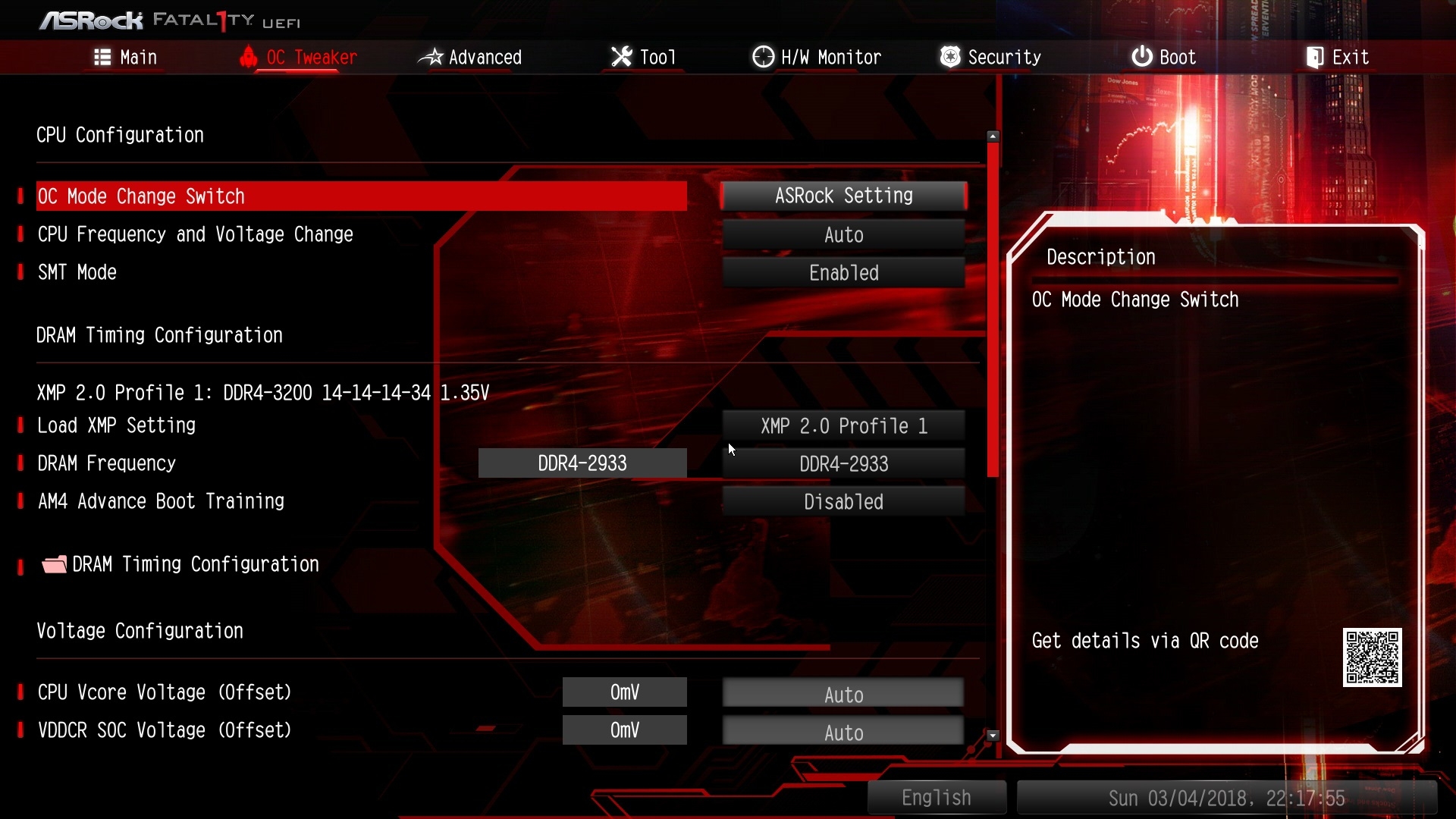The width and height of the screenshot is (1456, 819).
Task: Open the DRAM Frequency value dropdown
Action: tap(843, 464)
